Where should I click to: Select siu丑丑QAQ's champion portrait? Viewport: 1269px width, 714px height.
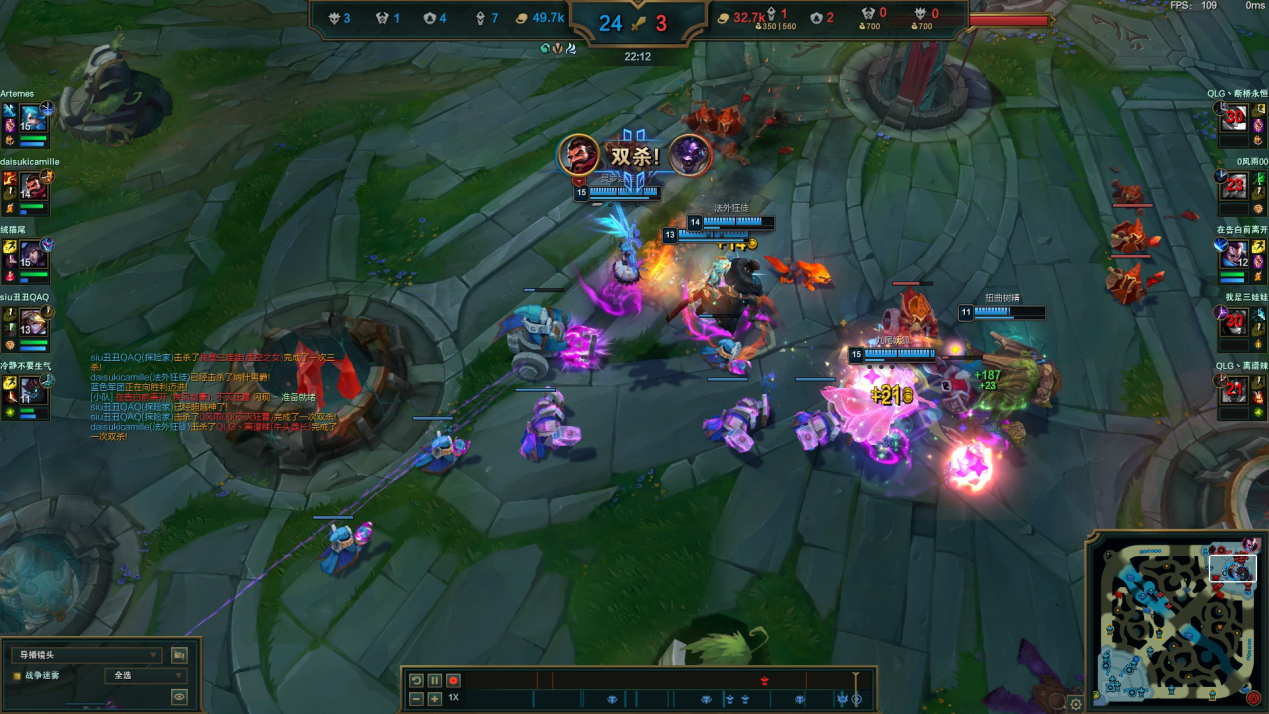click(x=33, y=322)
